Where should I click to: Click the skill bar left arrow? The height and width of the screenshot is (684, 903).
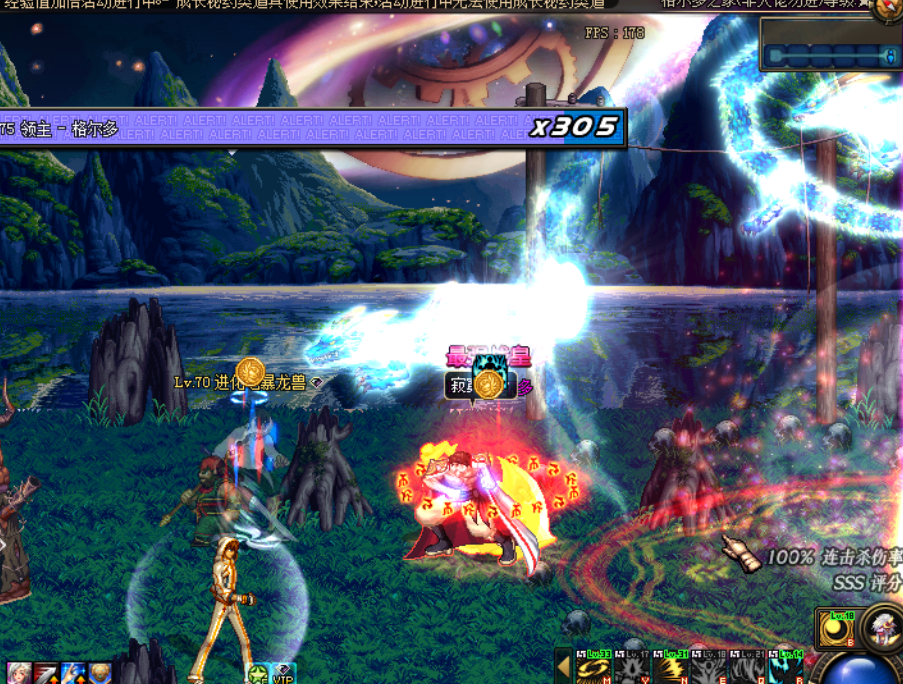coord(563,666)
